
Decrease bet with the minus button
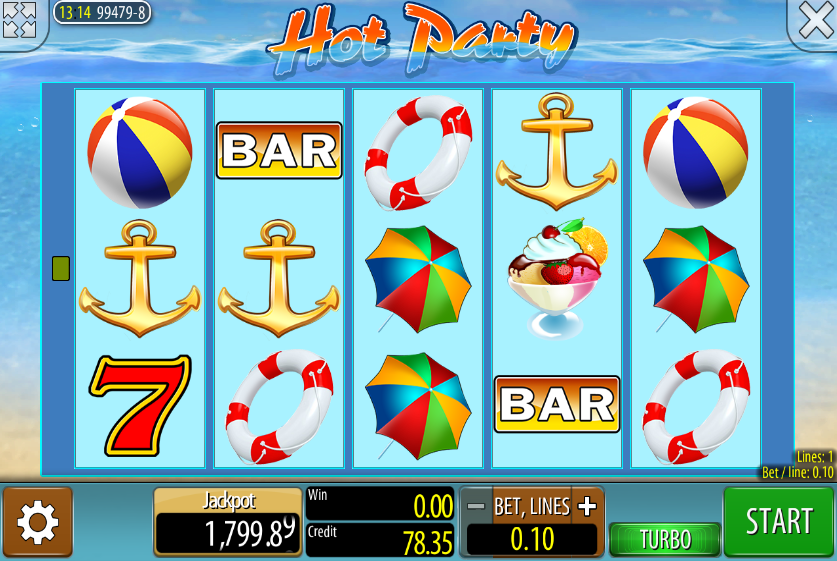[x=477, y=506]
